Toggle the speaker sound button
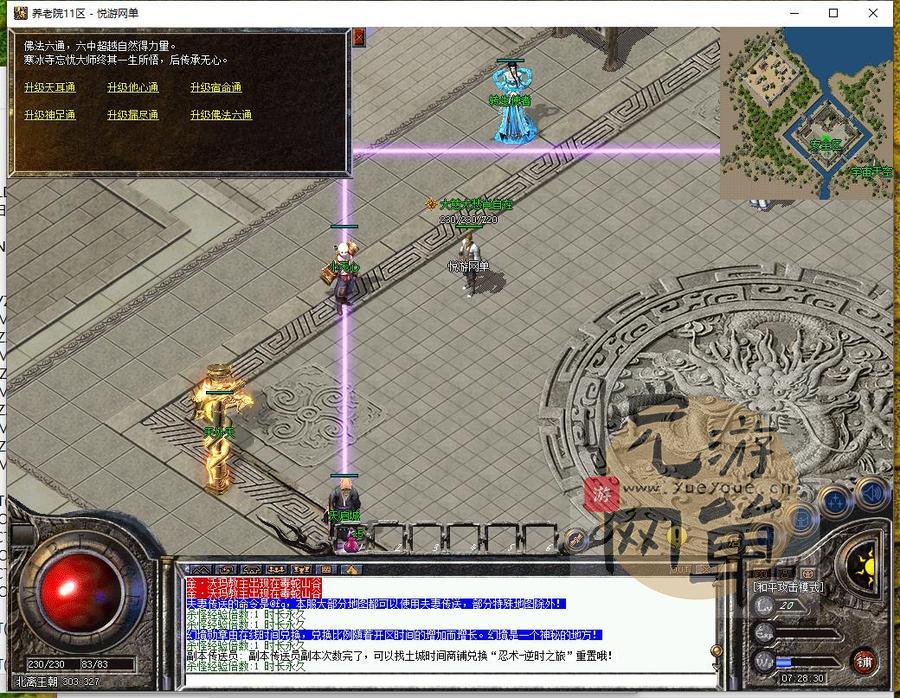Screen dimensions: 900x698 (873, 493)
